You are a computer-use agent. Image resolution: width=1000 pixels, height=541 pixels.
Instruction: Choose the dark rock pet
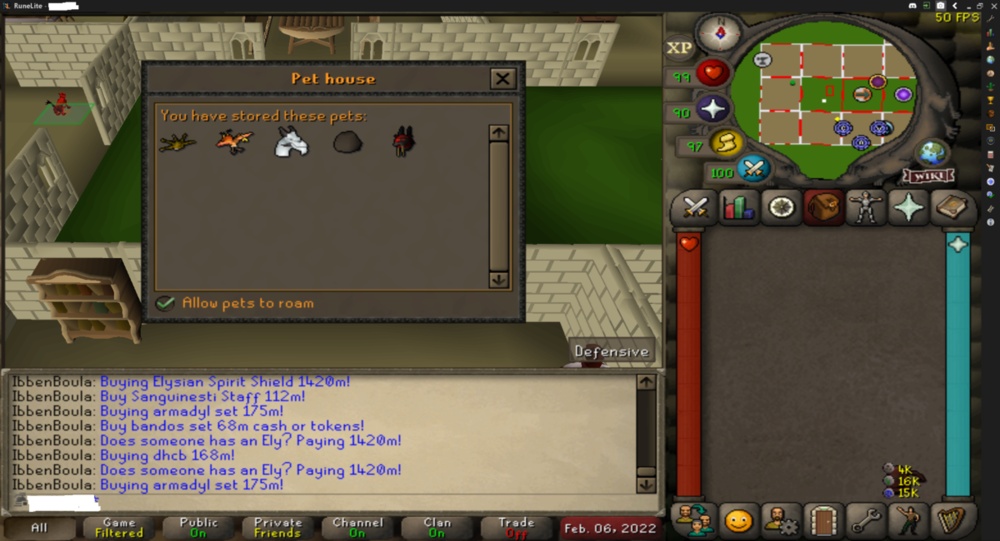tap(348, 144)
